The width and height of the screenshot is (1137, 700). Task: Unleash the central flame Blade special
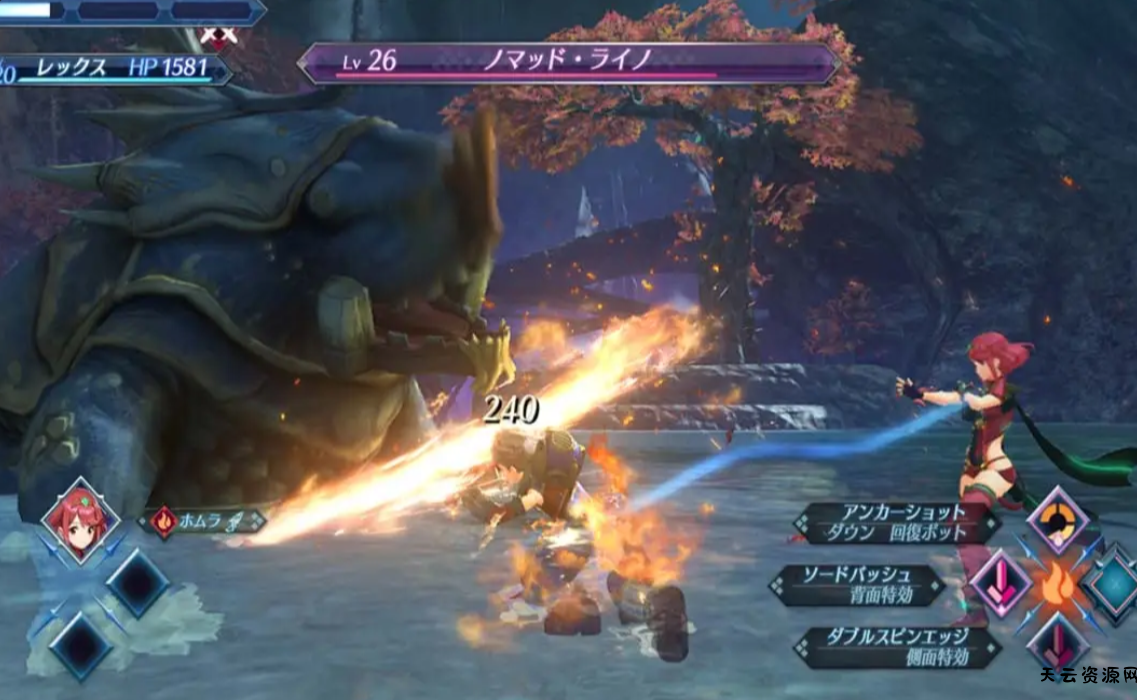click(x=1059, y=584)
